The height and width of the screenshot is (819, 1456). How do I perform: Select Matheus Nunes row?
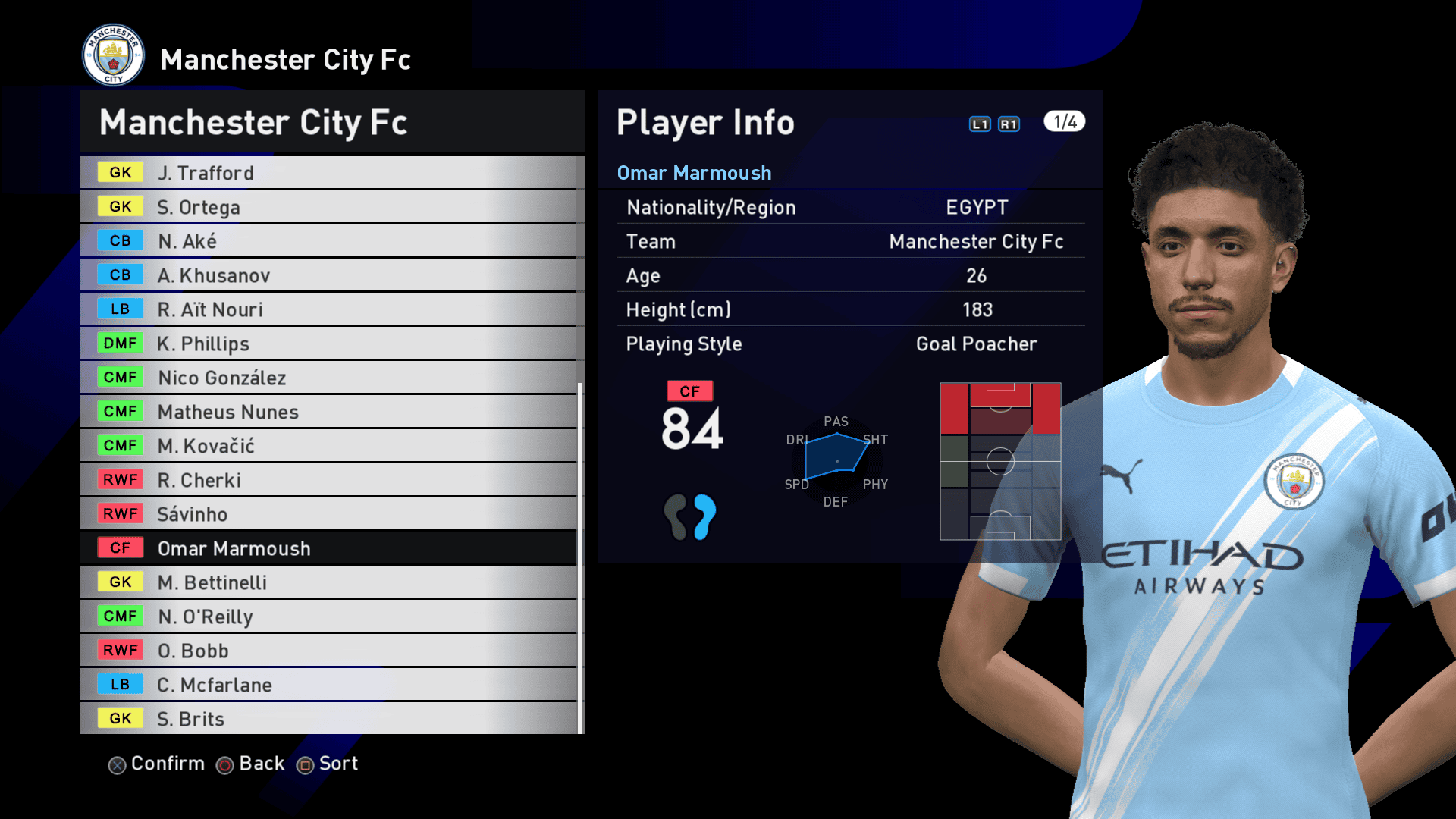point(328,412)
